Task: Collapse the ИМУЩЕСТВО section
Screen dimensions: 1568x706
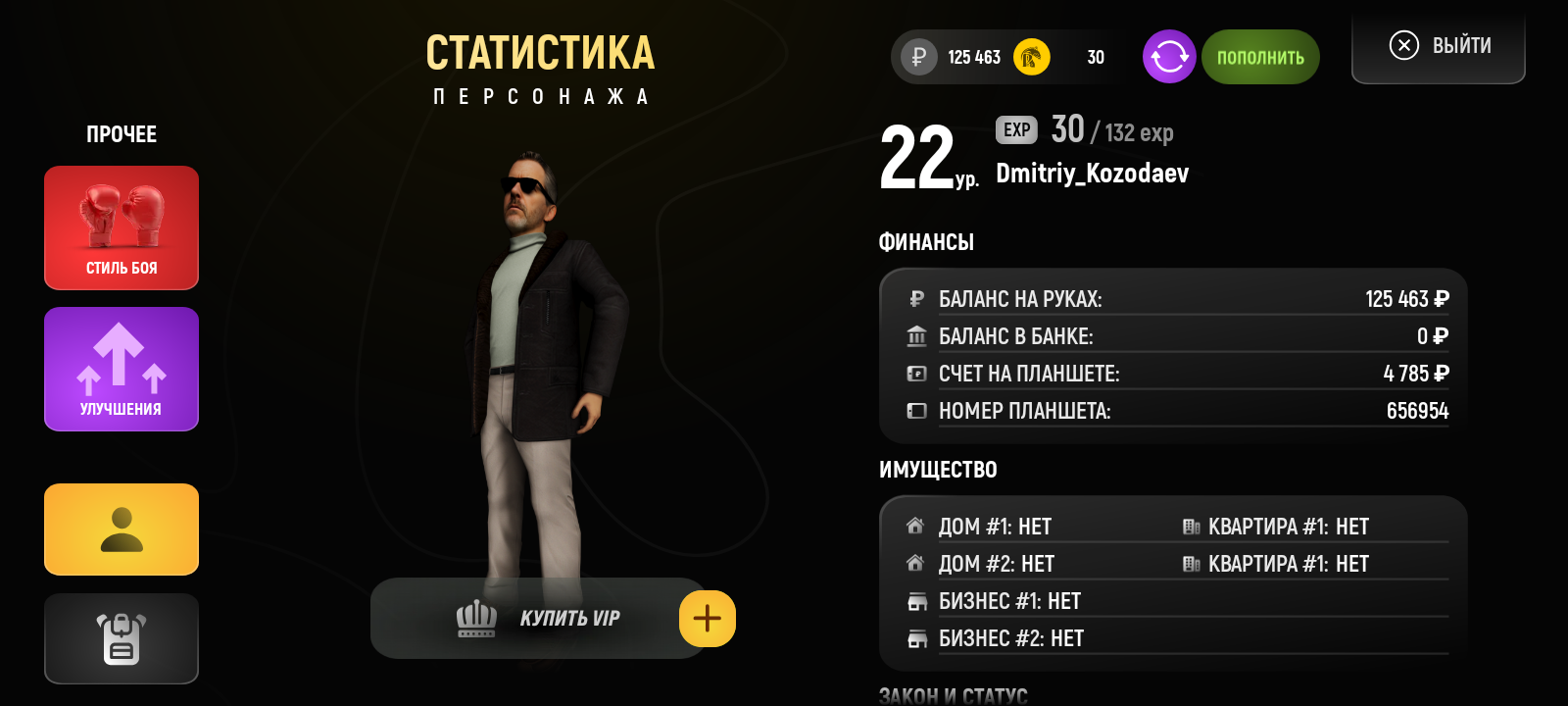Action: point(937,470)
